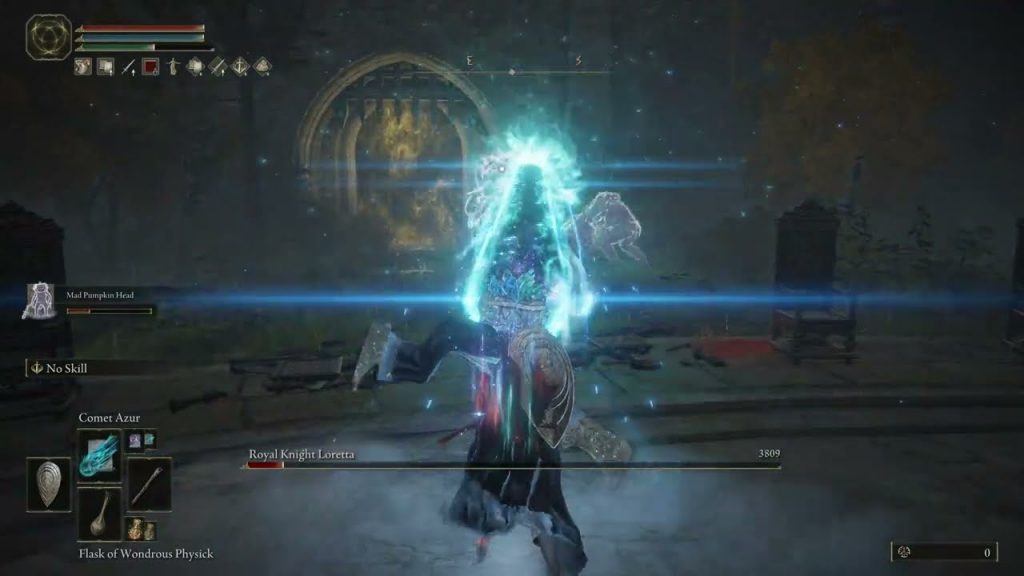Click the statue figure status icon
The image size is (1024, 576).
point(172,67)
